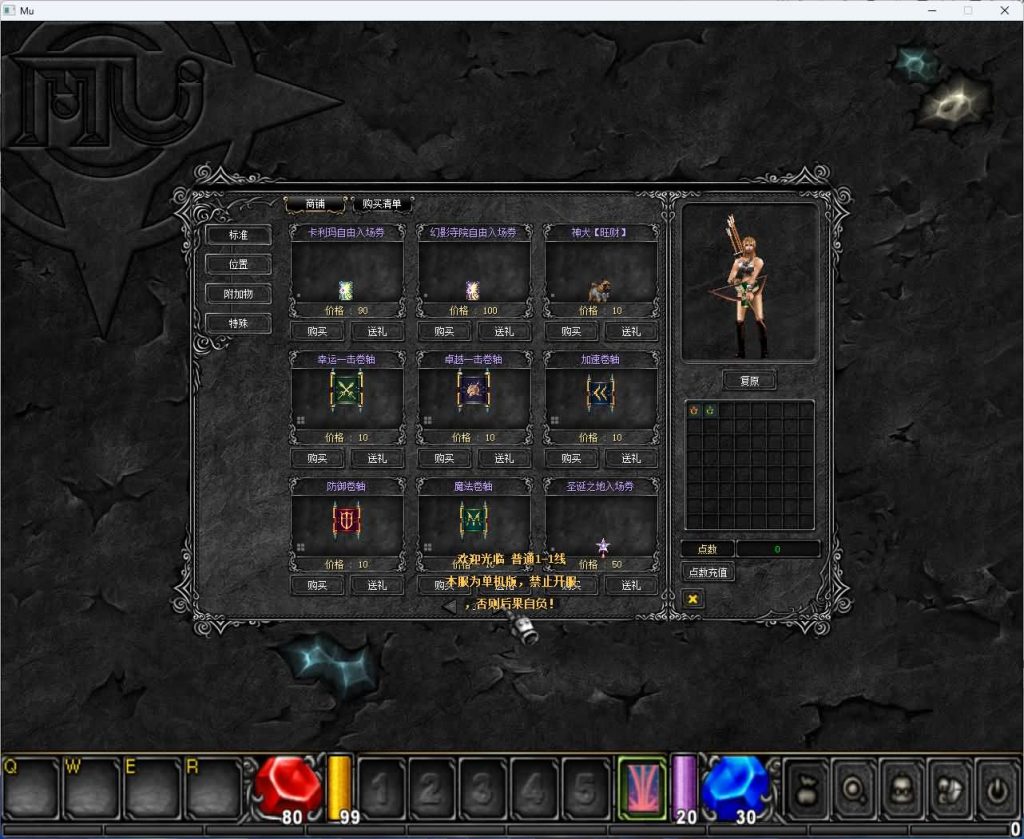
Task: Buy the 神犬【旺财】 pet
Action: point(571,332)
